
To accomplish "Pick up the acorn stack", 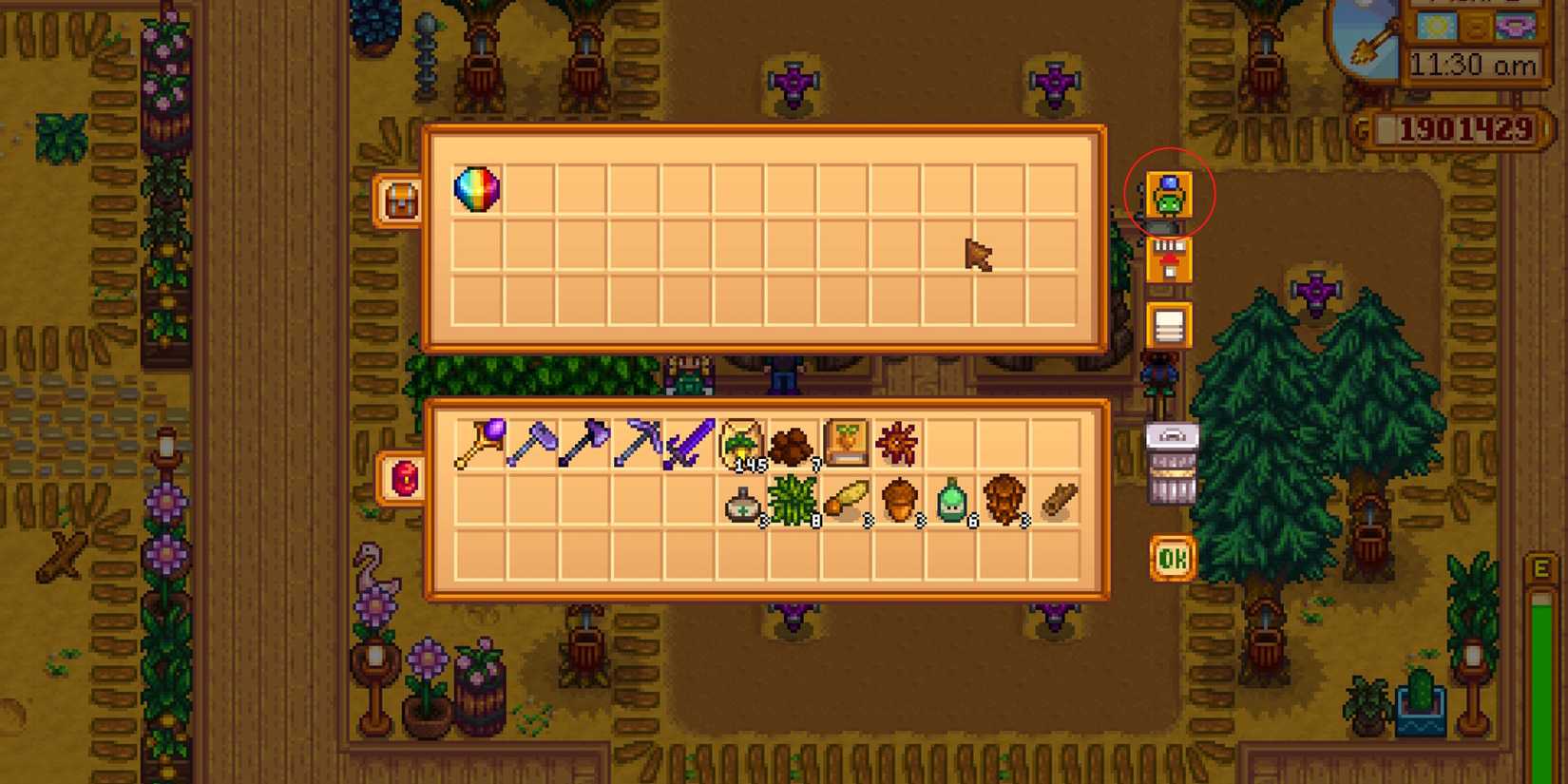I will [899, 499].
